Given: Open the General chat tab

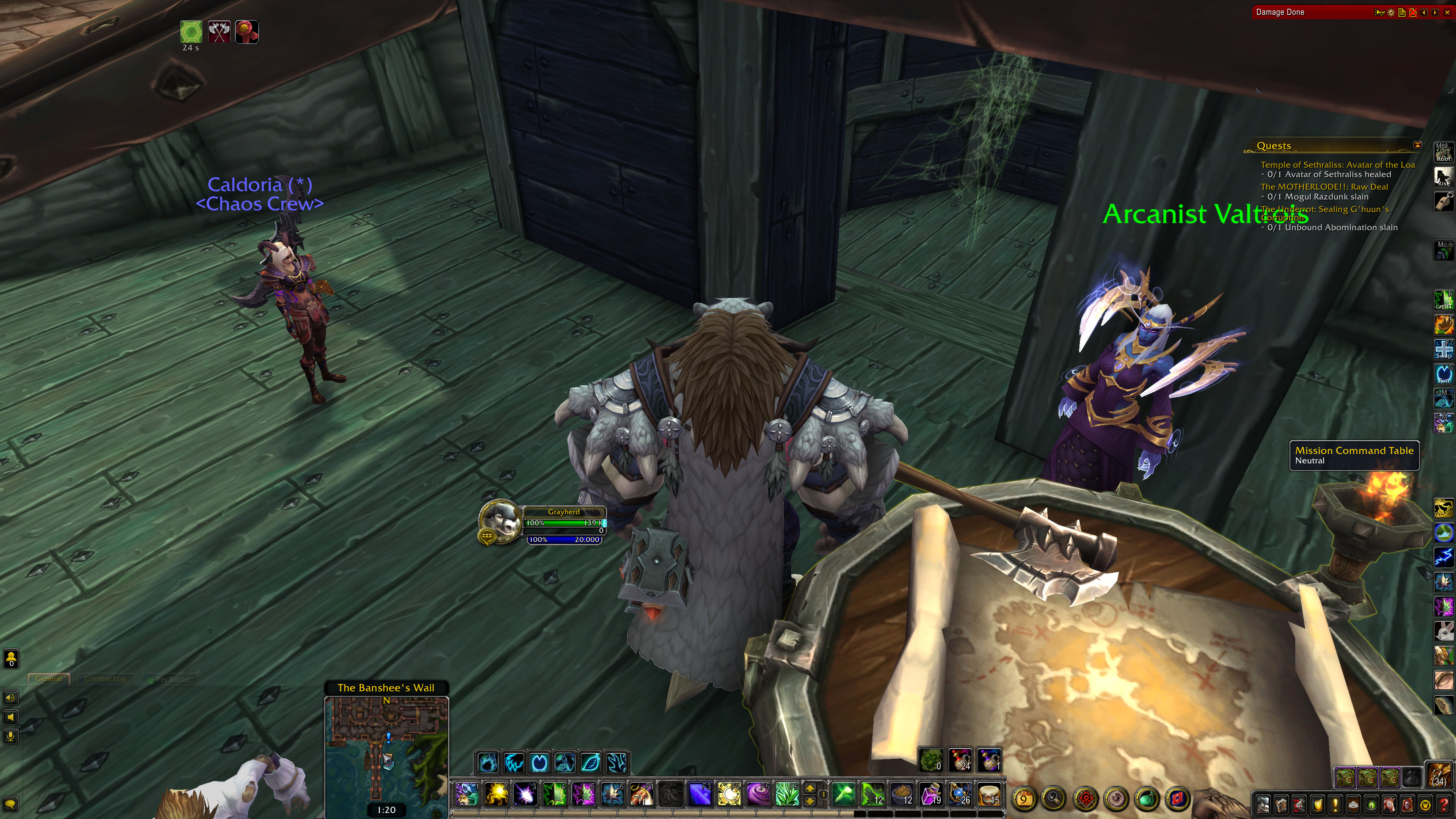Looking at the screenshot, I should pyautogui.click(x=49, y=679).
